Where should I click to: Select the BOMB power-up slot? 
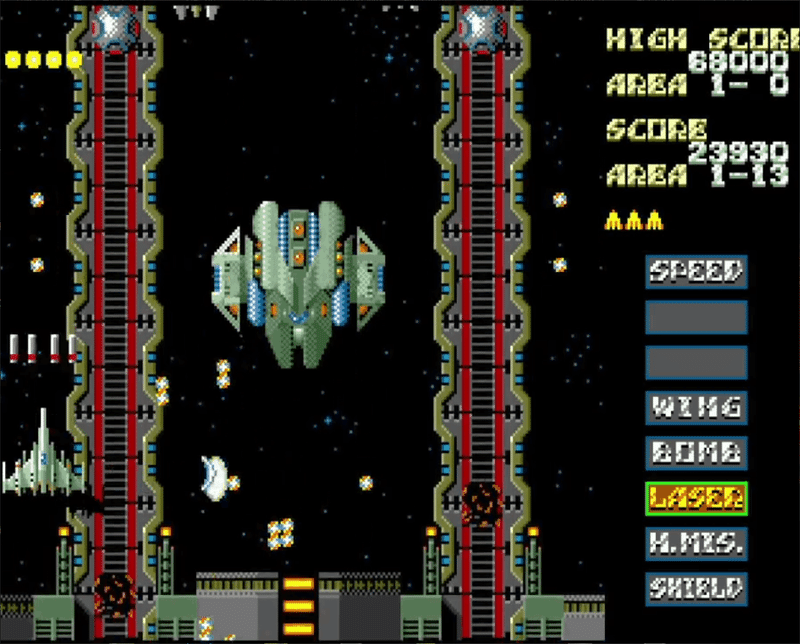click(x=696, y=452)
